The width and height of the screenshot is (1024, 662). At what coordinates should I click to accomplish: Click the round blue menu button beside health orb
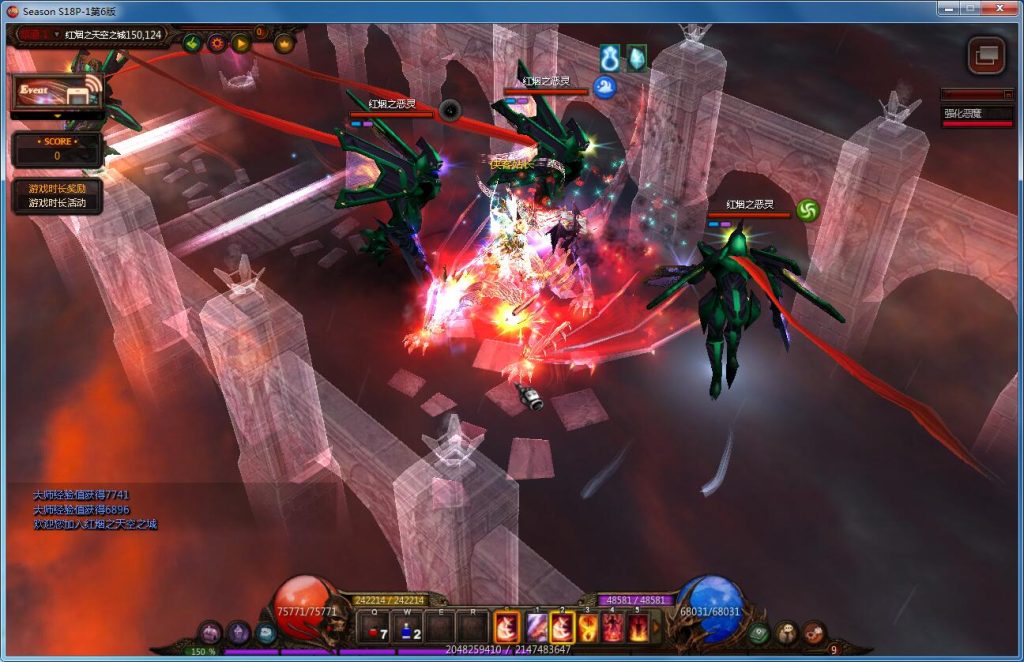click(x=265, y=632)
